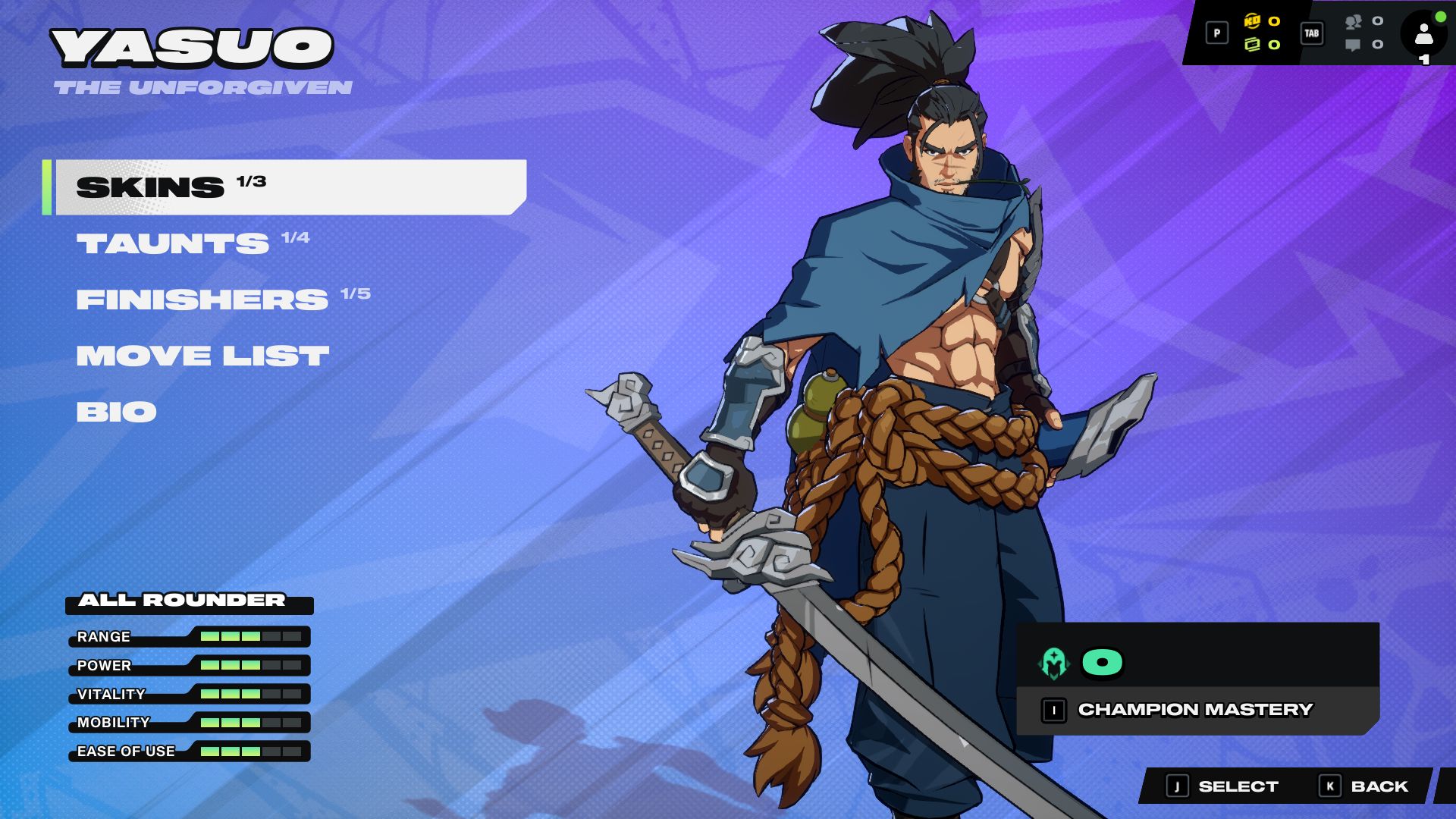Screen dimensions: 1456x819
Task: Choose the Finishers entry
Action: click(202, 300)
